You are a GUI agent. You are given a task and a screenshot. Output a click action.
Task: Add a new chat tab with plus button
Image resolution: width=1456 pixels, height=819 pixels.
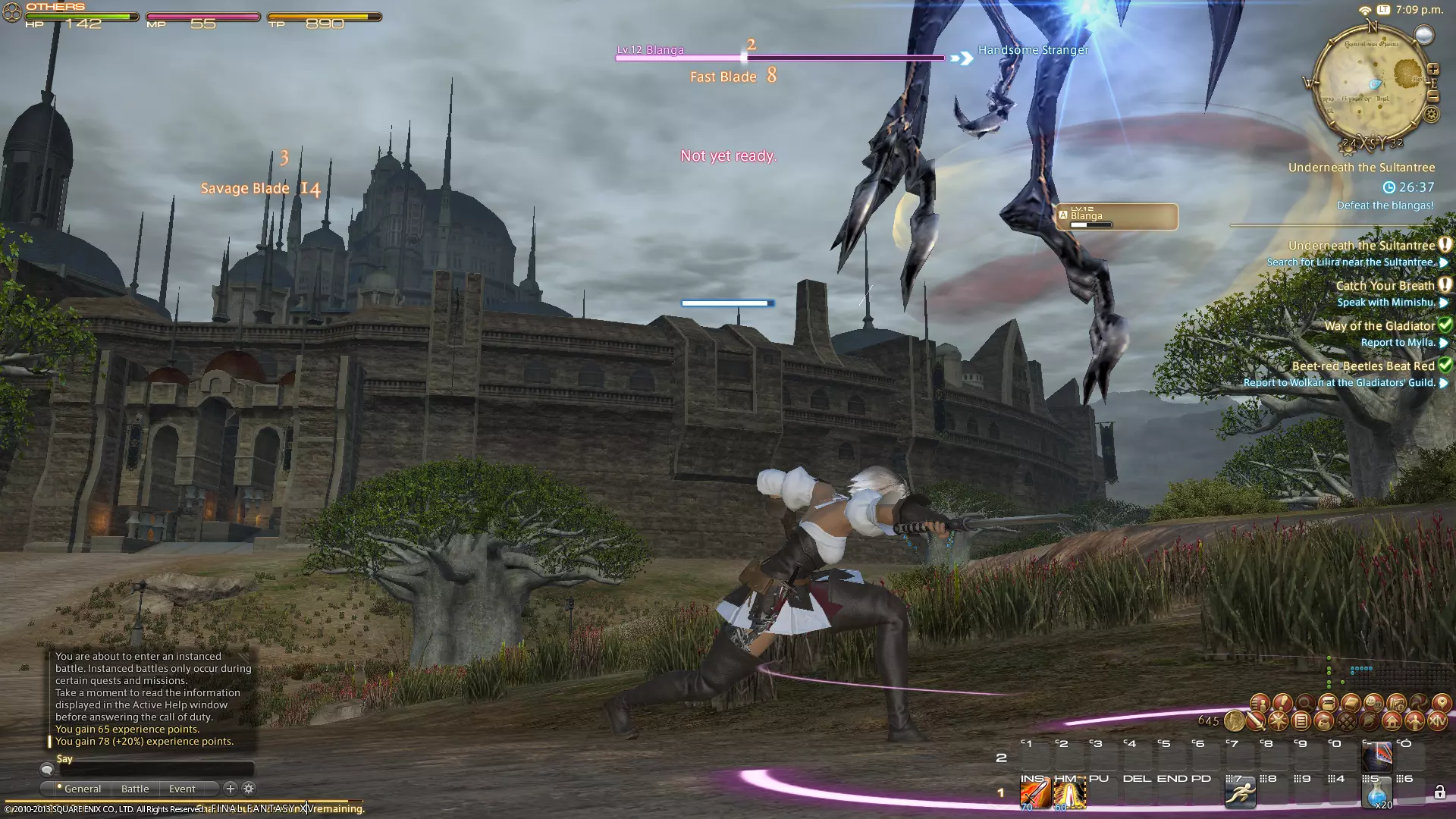(231, 789)
